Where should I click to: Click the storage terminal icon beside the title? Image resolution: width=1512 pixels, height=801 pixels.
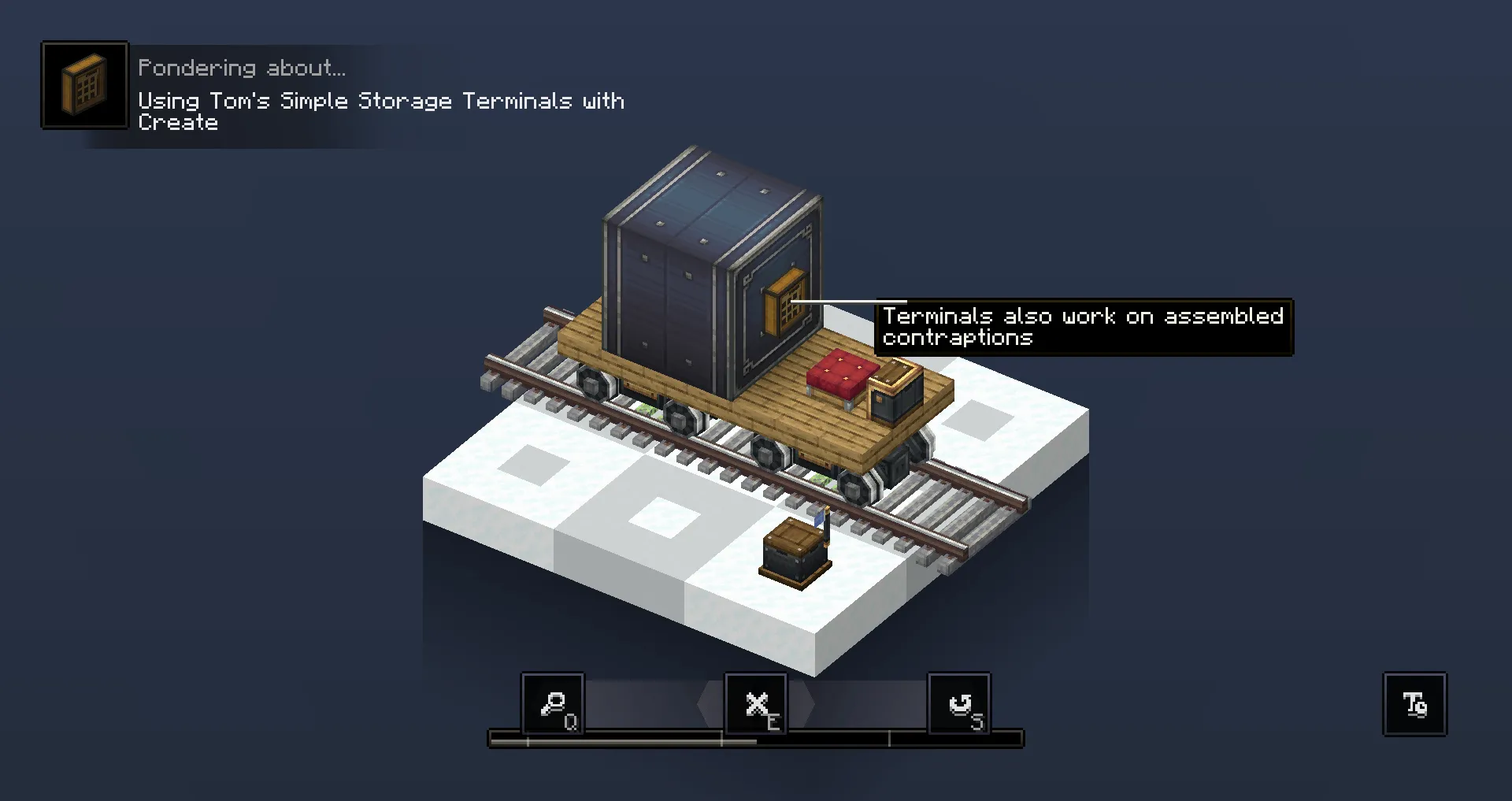click(84, 84)
